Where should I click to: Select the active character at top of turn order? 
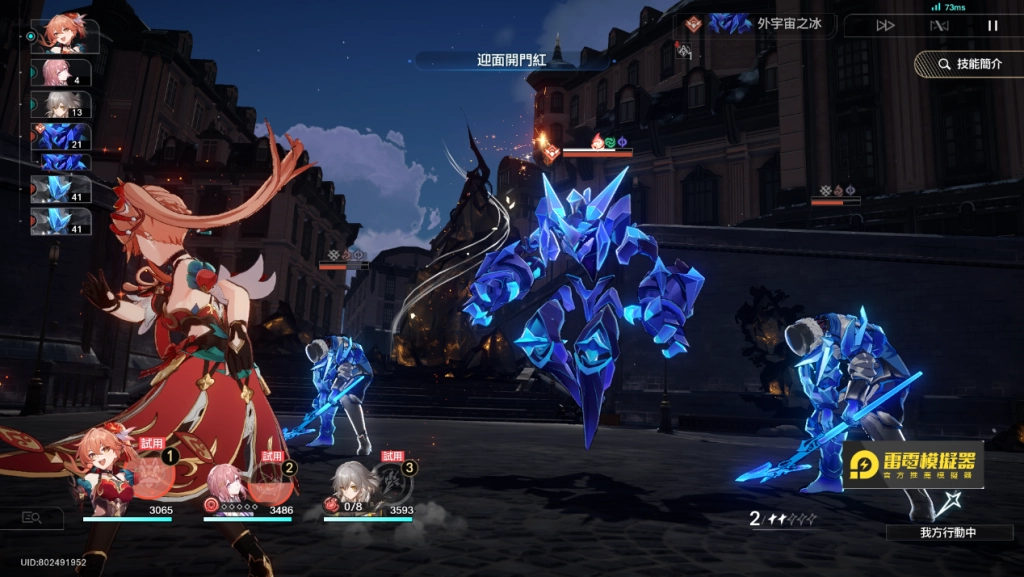click(x=64, y=35)
